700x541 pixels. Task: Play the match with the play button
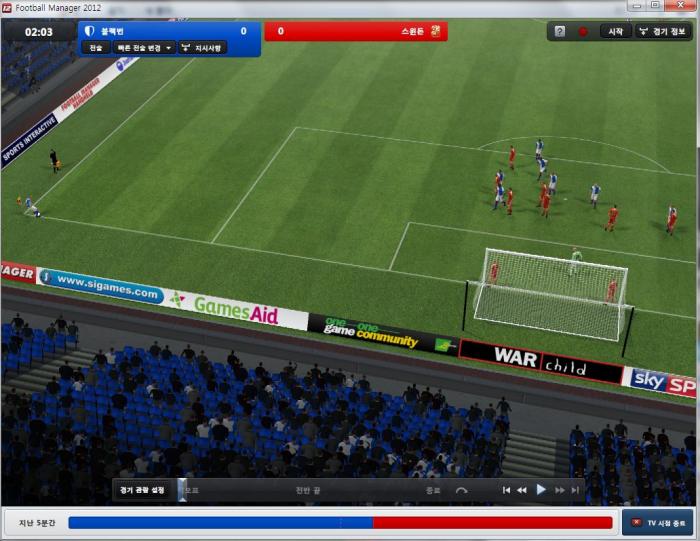point(541,490)
